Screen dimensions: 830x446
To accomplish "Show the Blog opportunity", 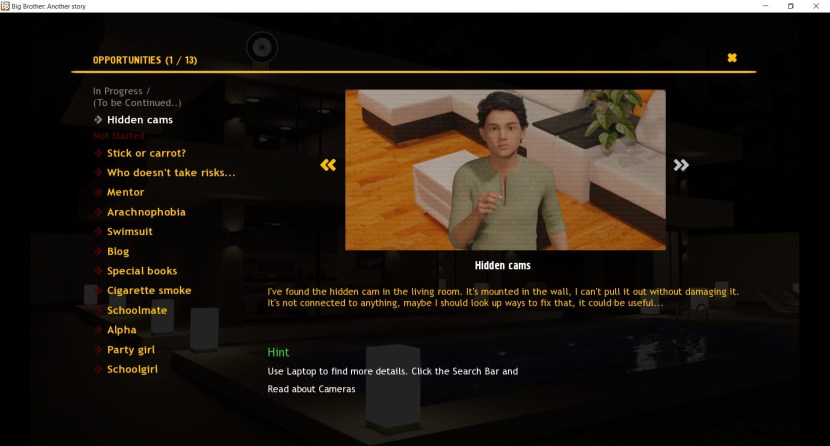I will (118, 251).
